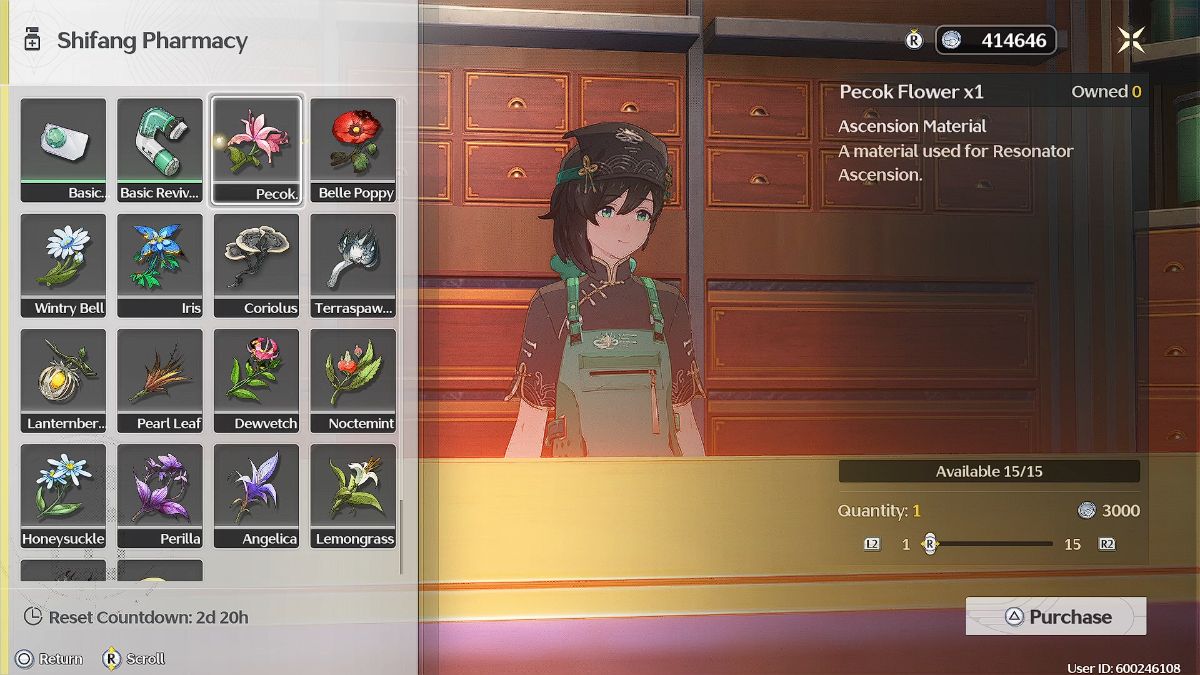Image resolution: width=1200 pixels, height=675 pixels.
Task: Select the Basic Revival Inhaler item
Action: pyautogui.click(x=160, y=150)
